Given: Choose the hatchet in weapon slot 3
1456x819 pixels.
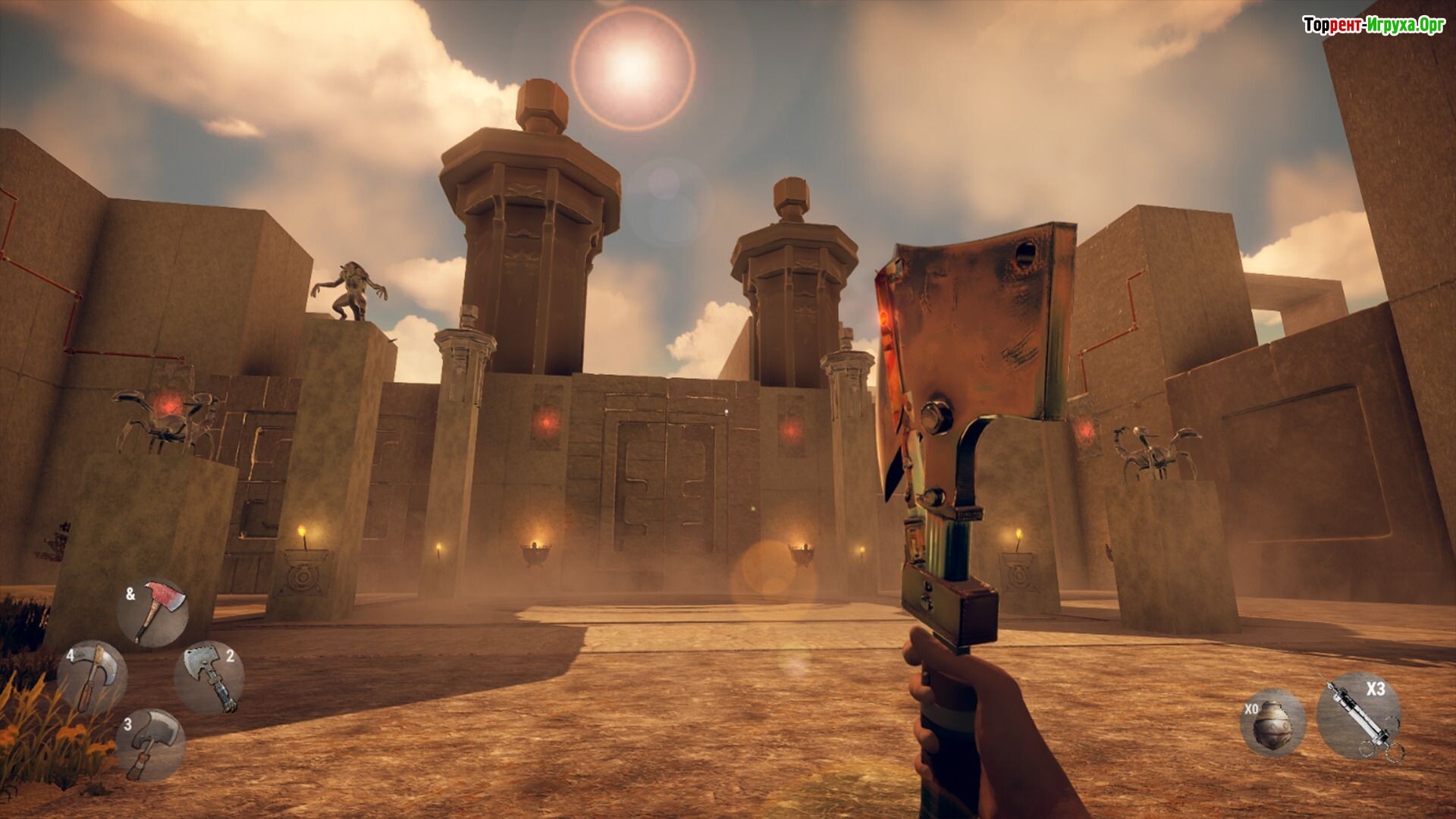Looking at the screenshot, I should coord(151,744).
